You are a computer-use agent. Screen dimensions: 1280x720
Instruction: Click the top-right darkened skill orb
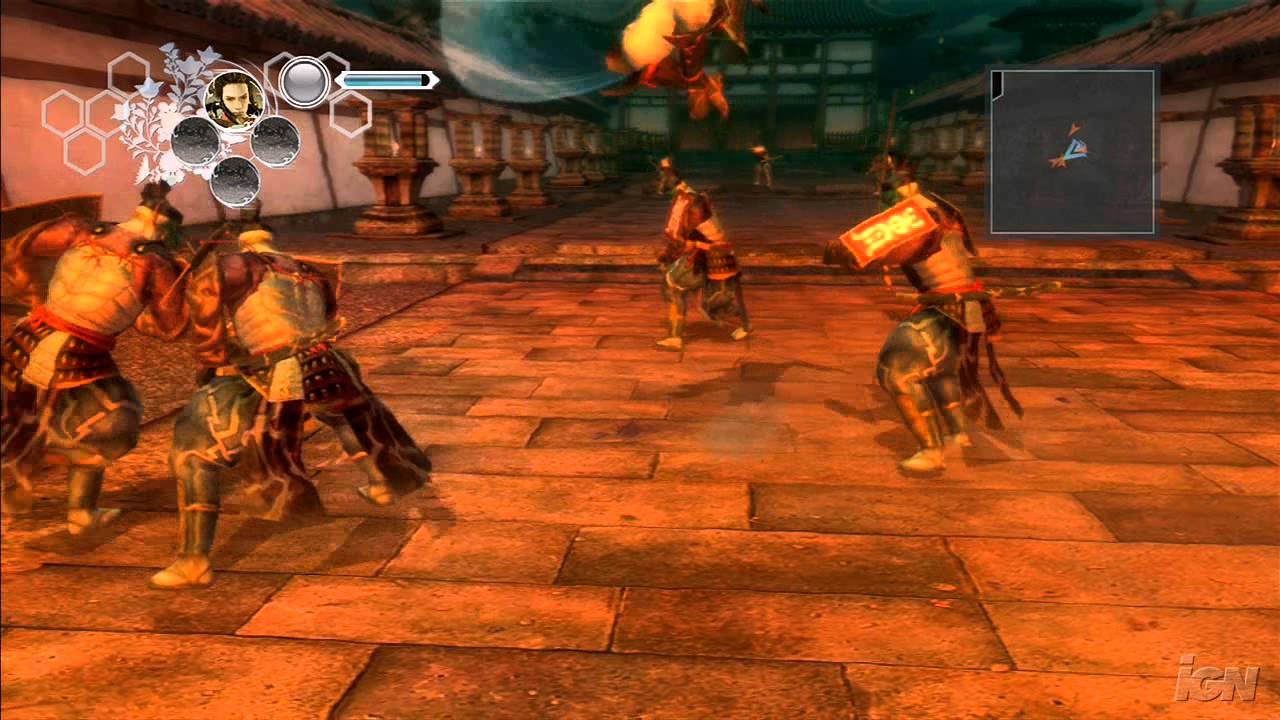(275, 139)
